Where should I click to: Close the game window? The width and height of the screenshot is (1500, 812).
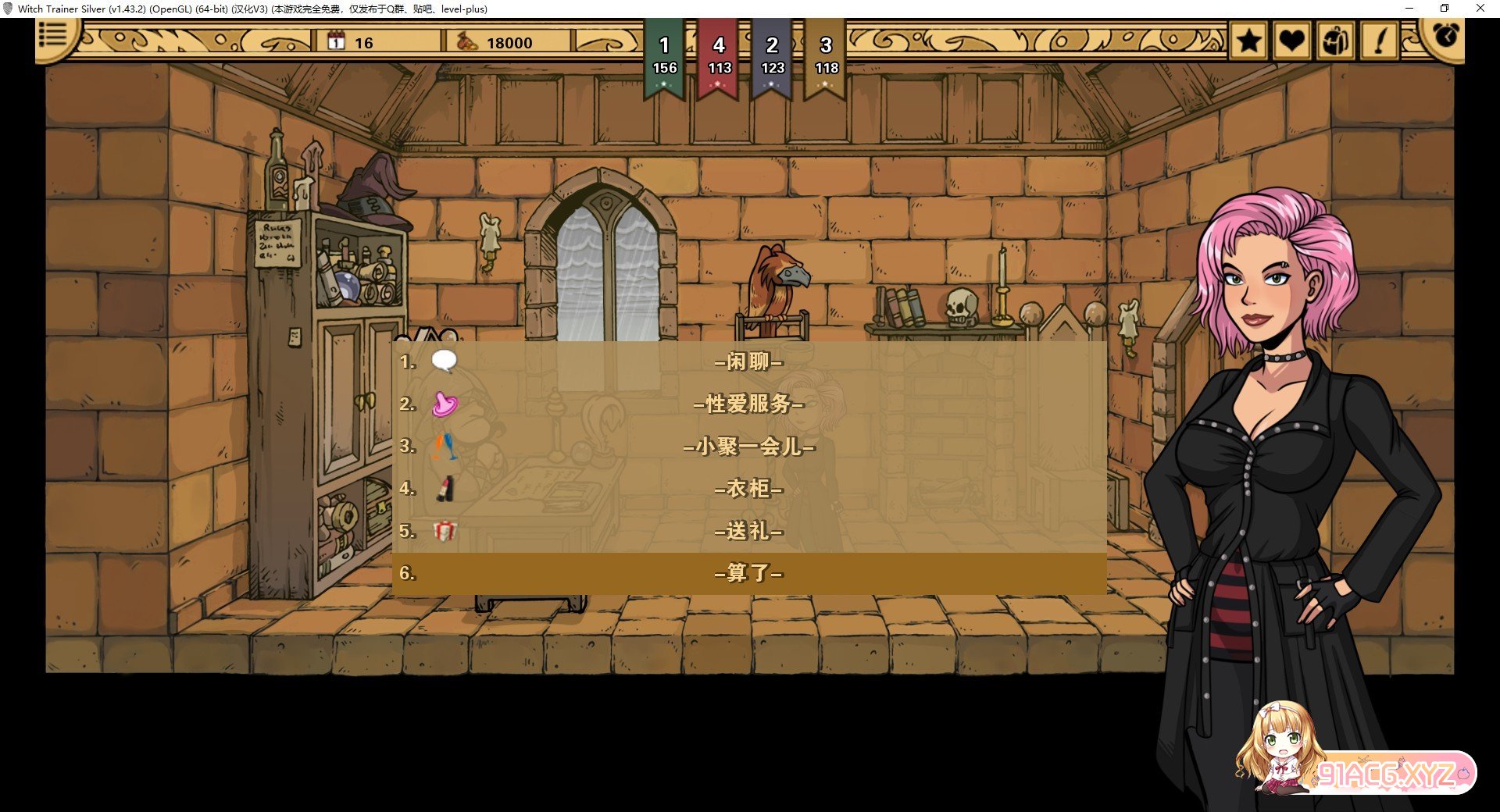point(1480,9)
